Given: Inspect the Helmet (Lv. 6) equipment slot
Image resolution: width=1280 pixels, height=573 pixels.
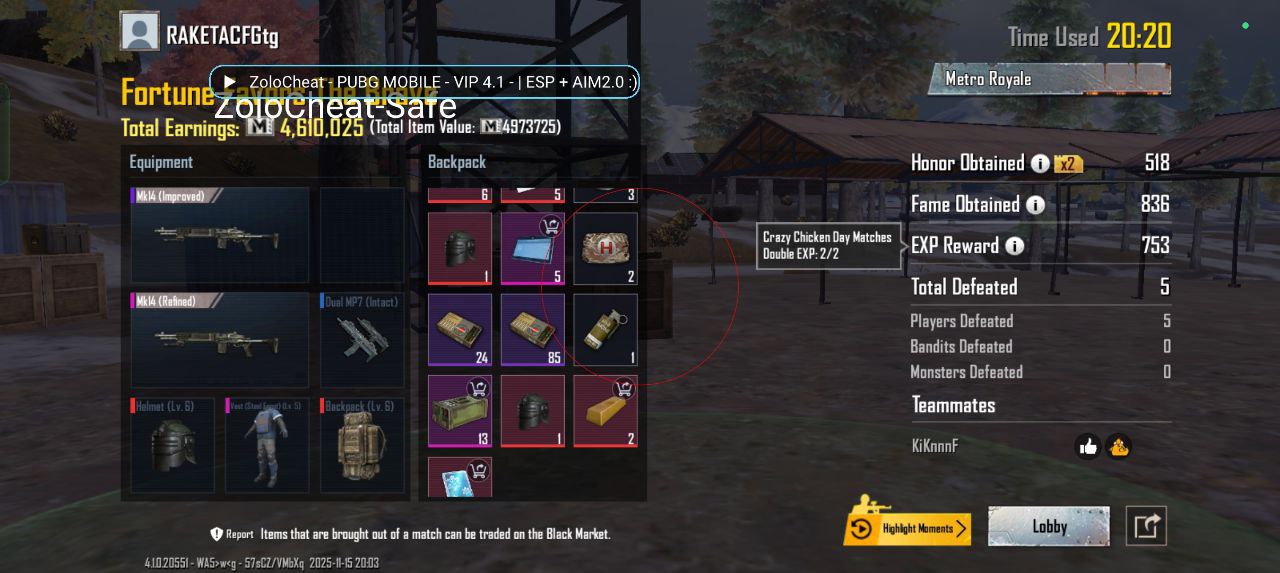Looking at the screenshot, I should pyautogui.click(x=172, y=445).
